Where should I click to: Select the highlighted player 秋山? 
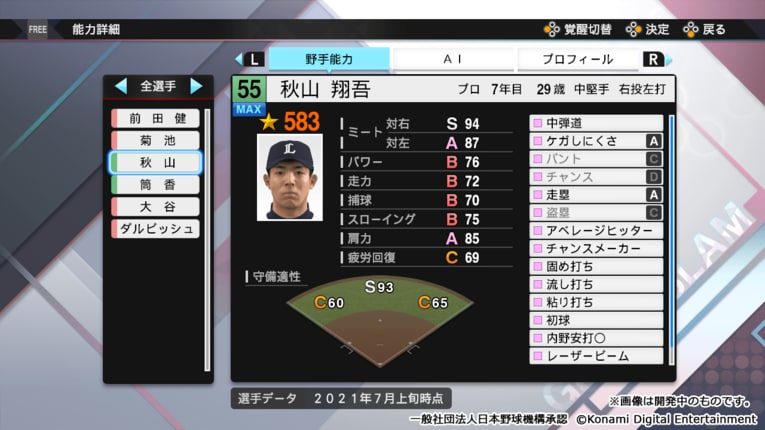point(157,162)
